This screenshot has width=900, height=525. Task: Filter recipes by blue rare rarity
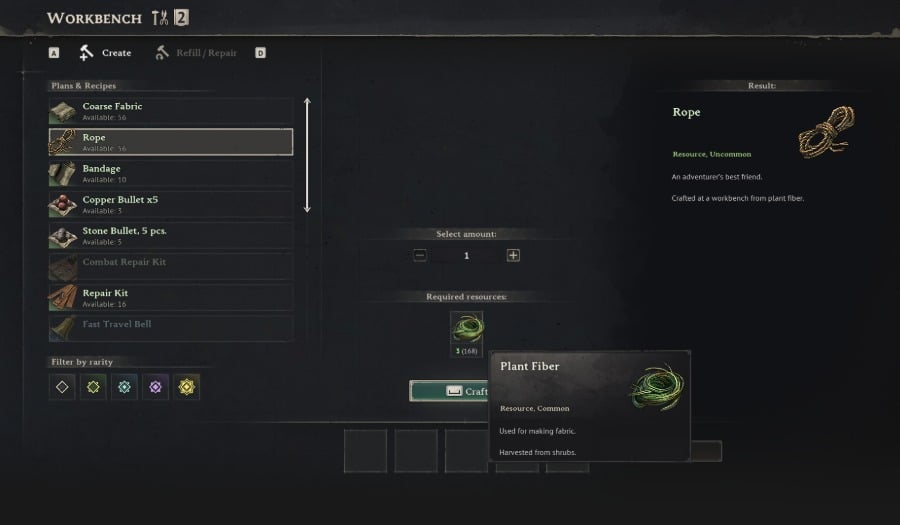coord(124,387)
